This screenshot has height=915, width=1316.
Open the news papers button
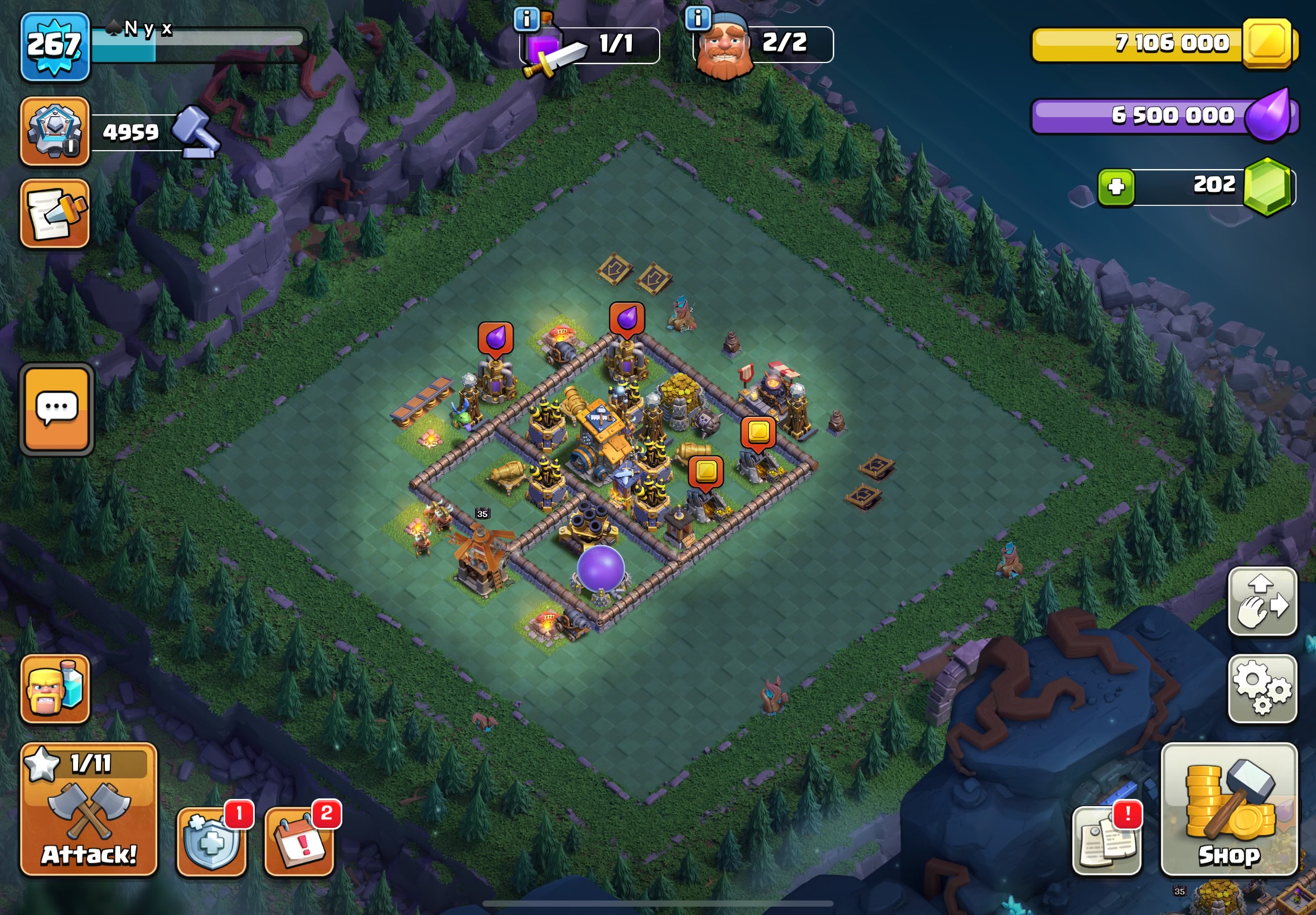coord(1106,841)
